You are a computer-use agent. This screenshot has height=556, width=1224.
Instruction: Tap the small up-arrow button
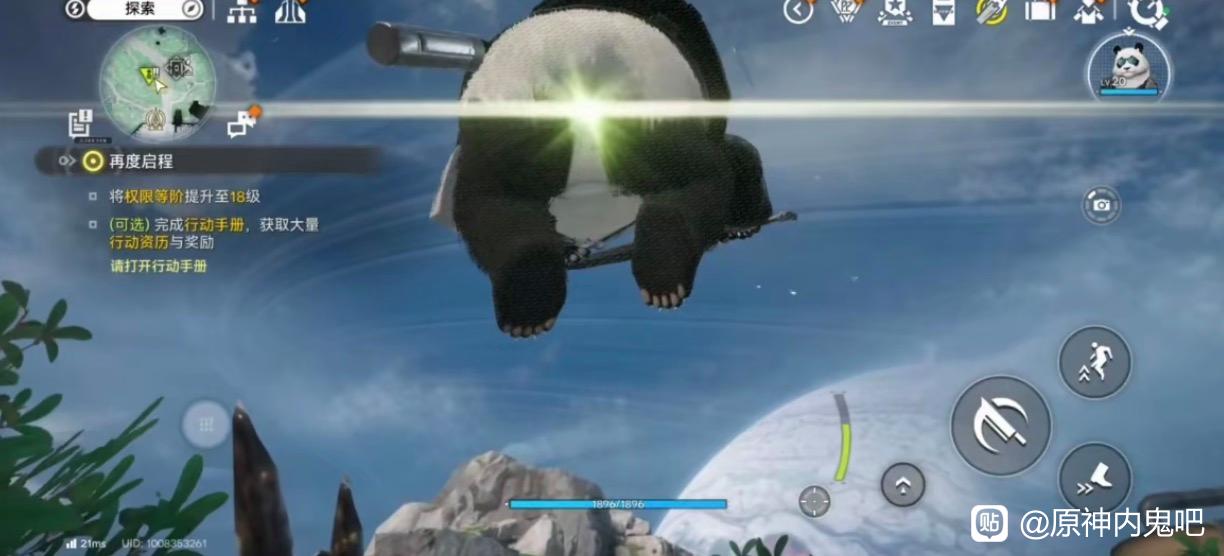coord(902,485)
